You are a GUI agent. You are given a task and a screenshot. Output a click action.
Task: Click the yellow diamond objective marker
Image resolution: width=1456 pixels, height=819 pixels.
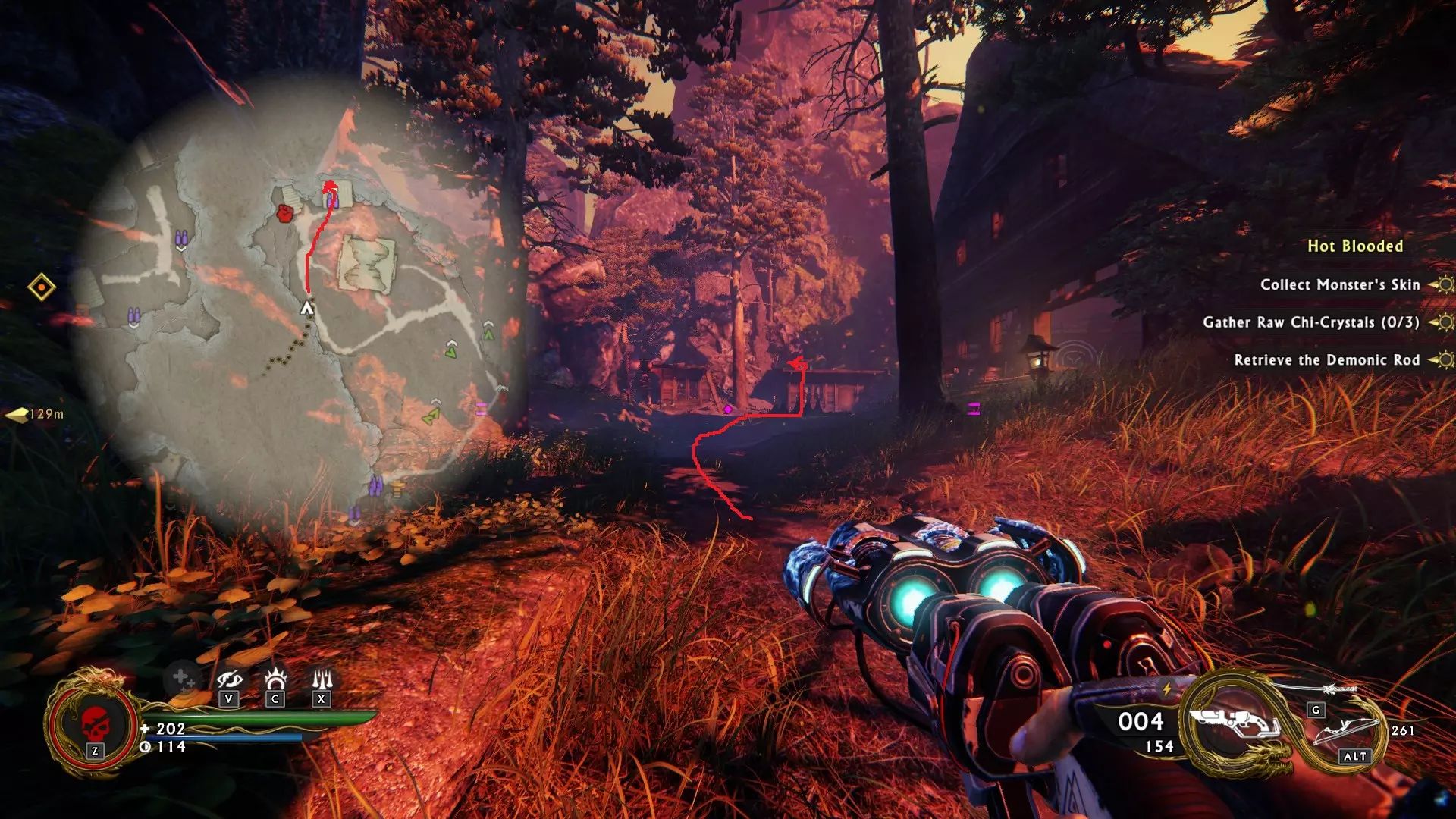pos(42,287)
